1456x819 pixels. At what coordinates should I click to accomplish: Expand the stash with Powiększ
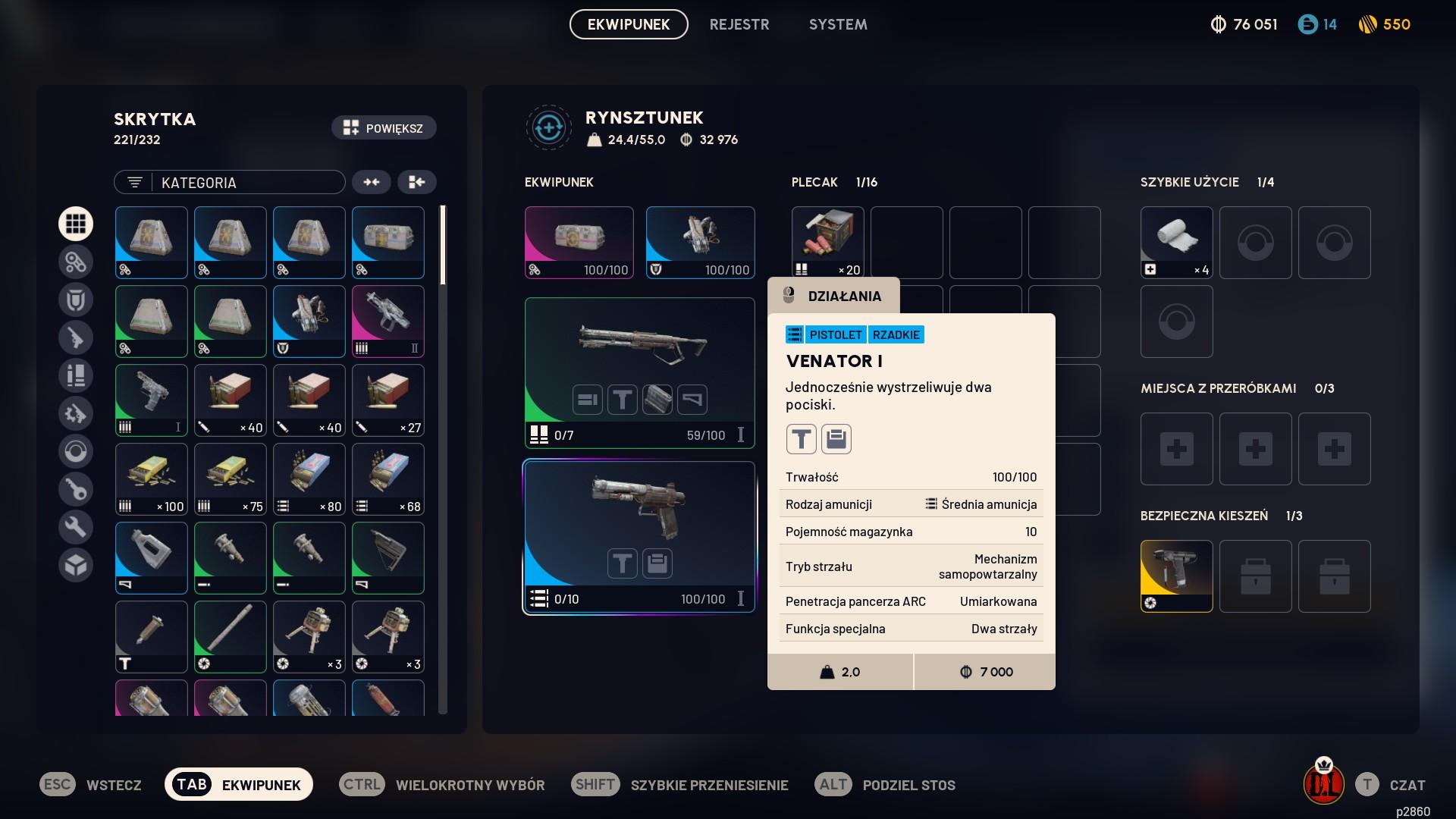click(x=384, y=128)
